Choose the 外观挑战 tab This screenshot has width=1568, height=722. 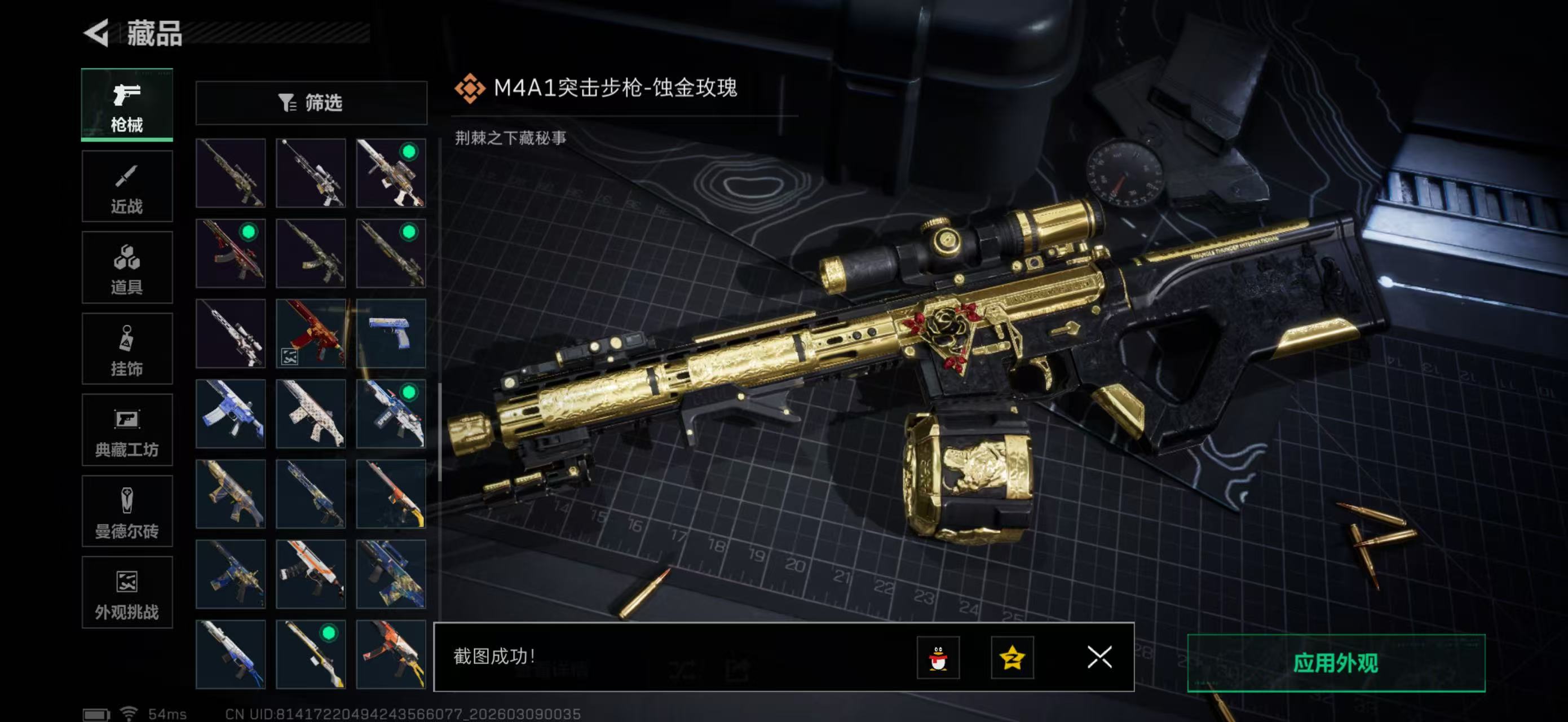(x=127, y=592)
